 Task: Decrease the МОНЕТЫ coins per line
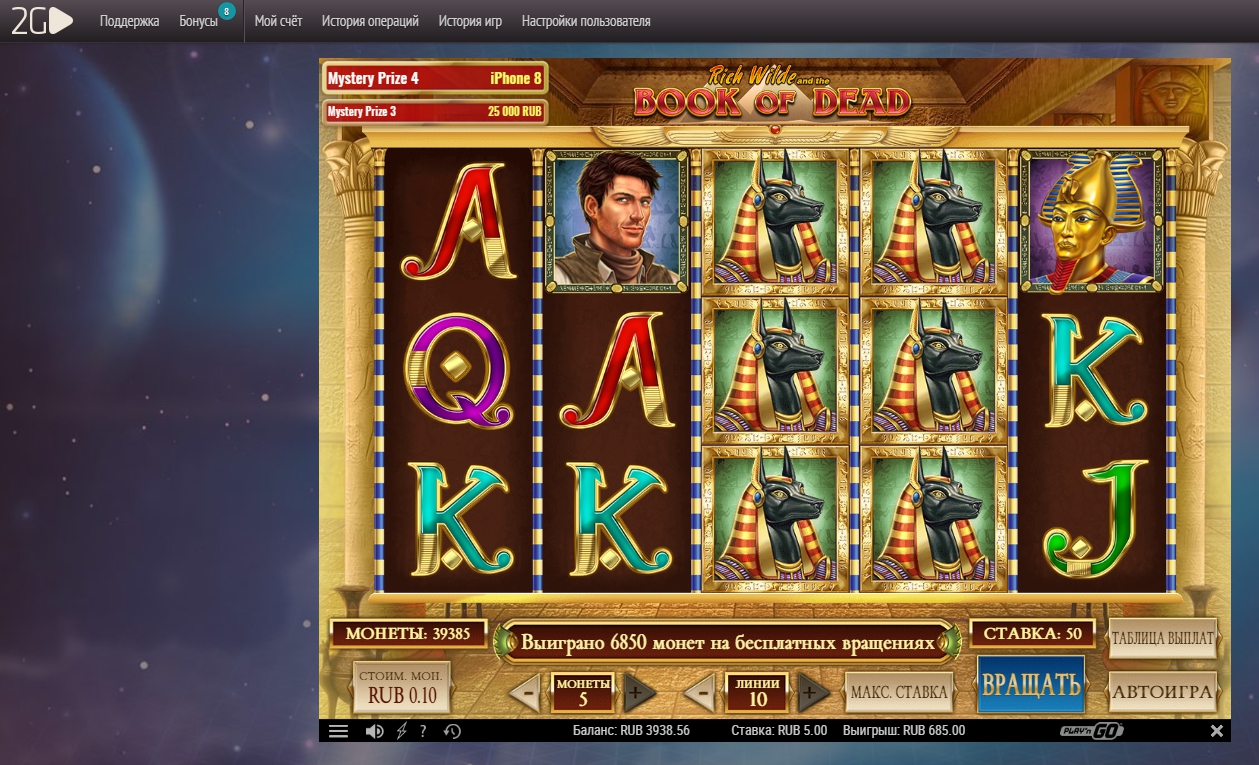[x=525, y=691]
